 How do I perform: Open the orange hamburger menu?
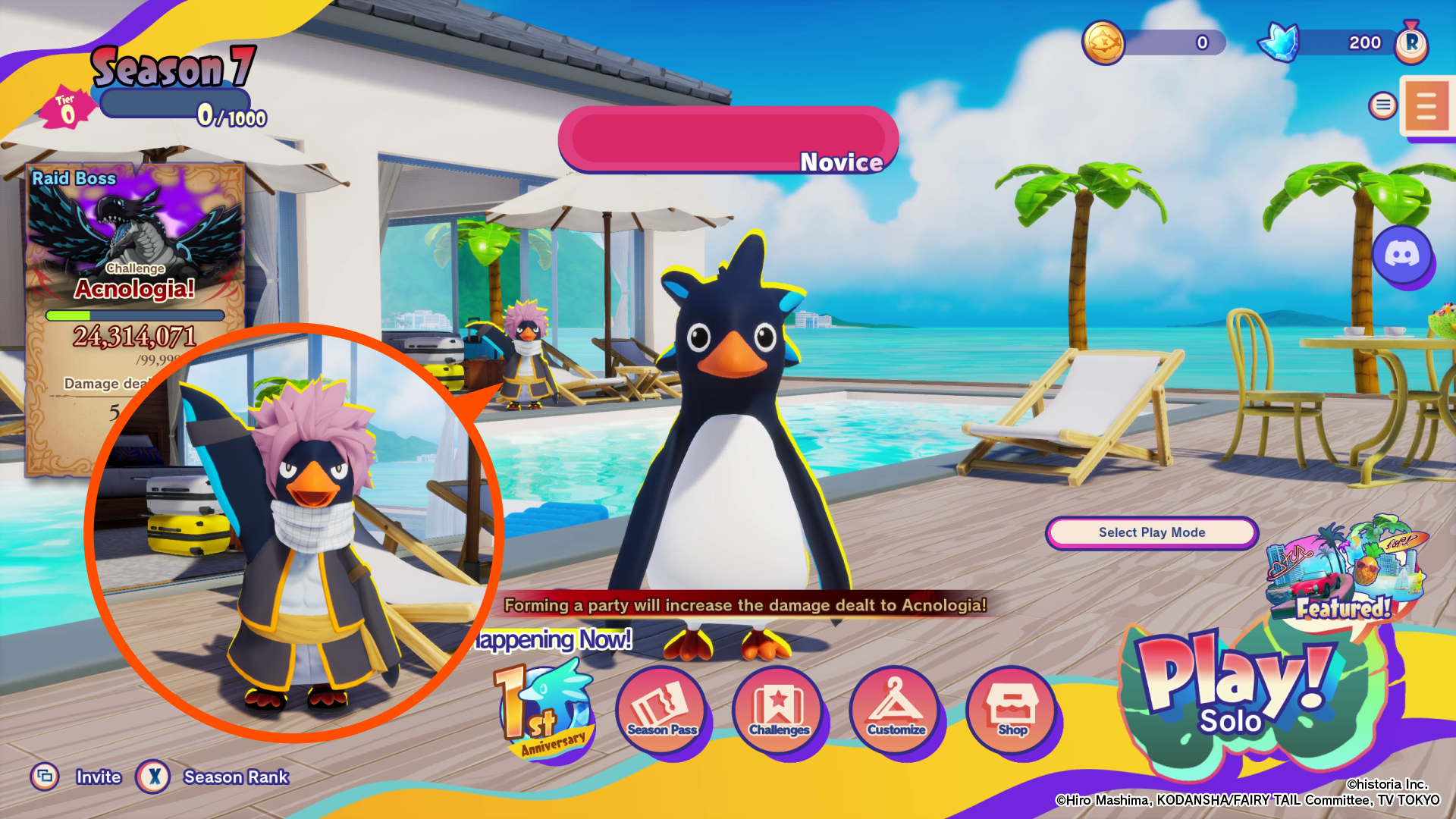pyautogui.click(x=1426, y=106)
